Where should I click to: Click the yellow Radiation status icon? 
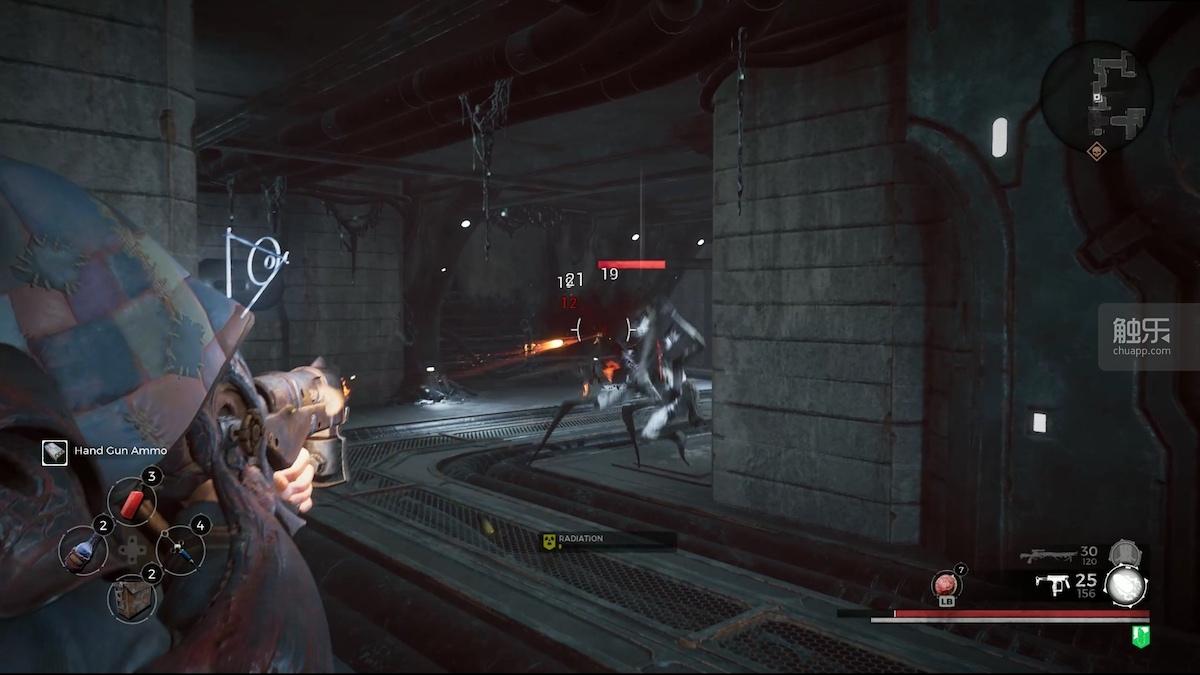(548, 540)
